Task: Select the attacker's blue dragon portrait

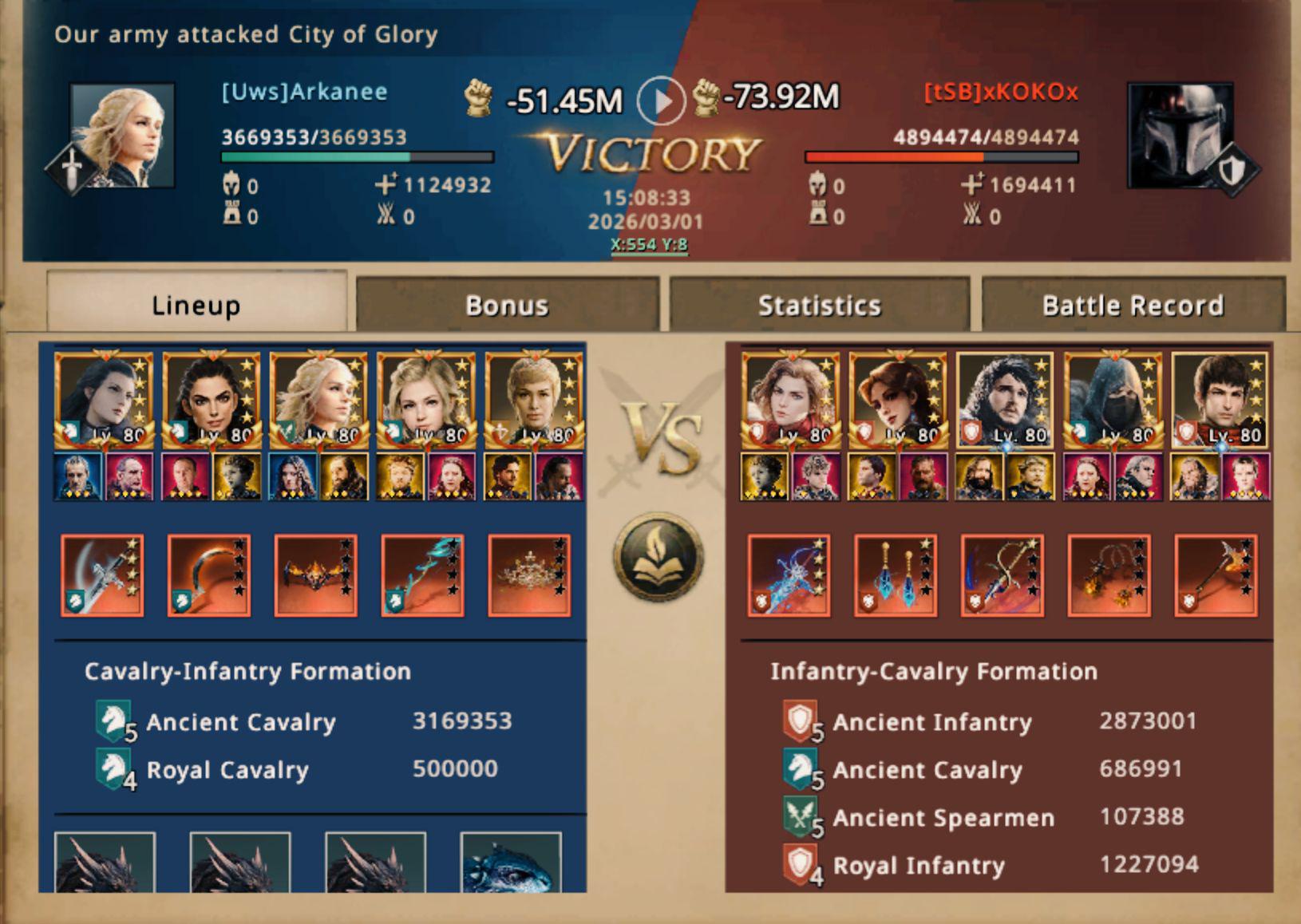Action: click(511, 863)
